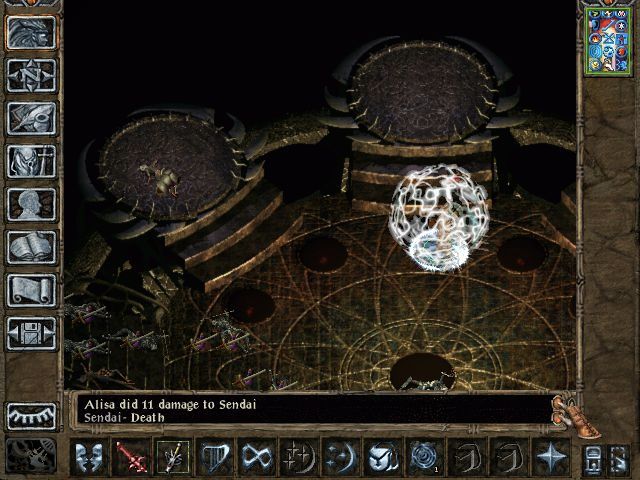Open the mage spellbook
The image size is (640, 480).
coord(31,247)
